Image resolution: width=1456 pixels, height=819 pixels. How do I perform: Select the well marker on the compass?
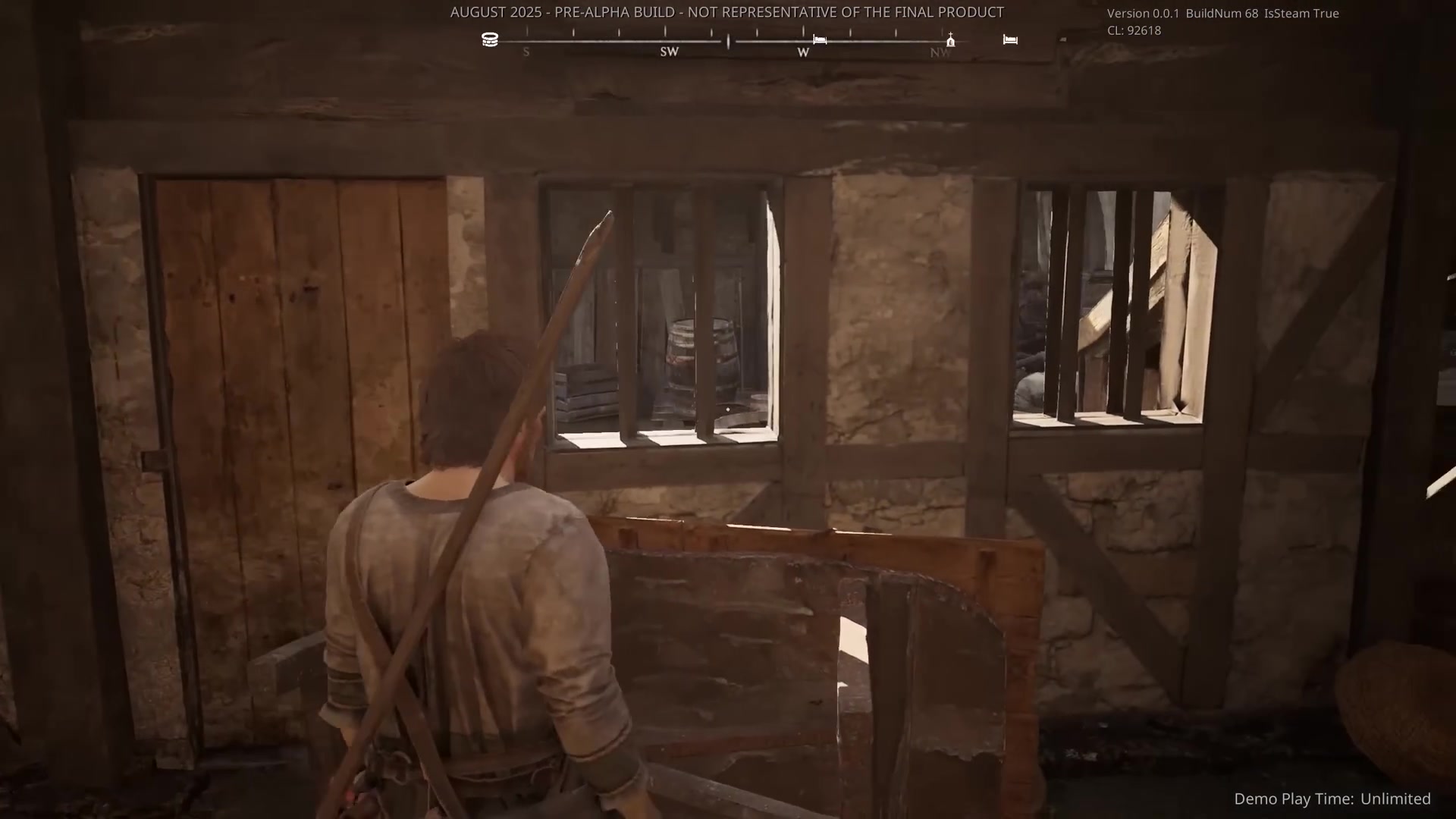[x=490, y=39]
